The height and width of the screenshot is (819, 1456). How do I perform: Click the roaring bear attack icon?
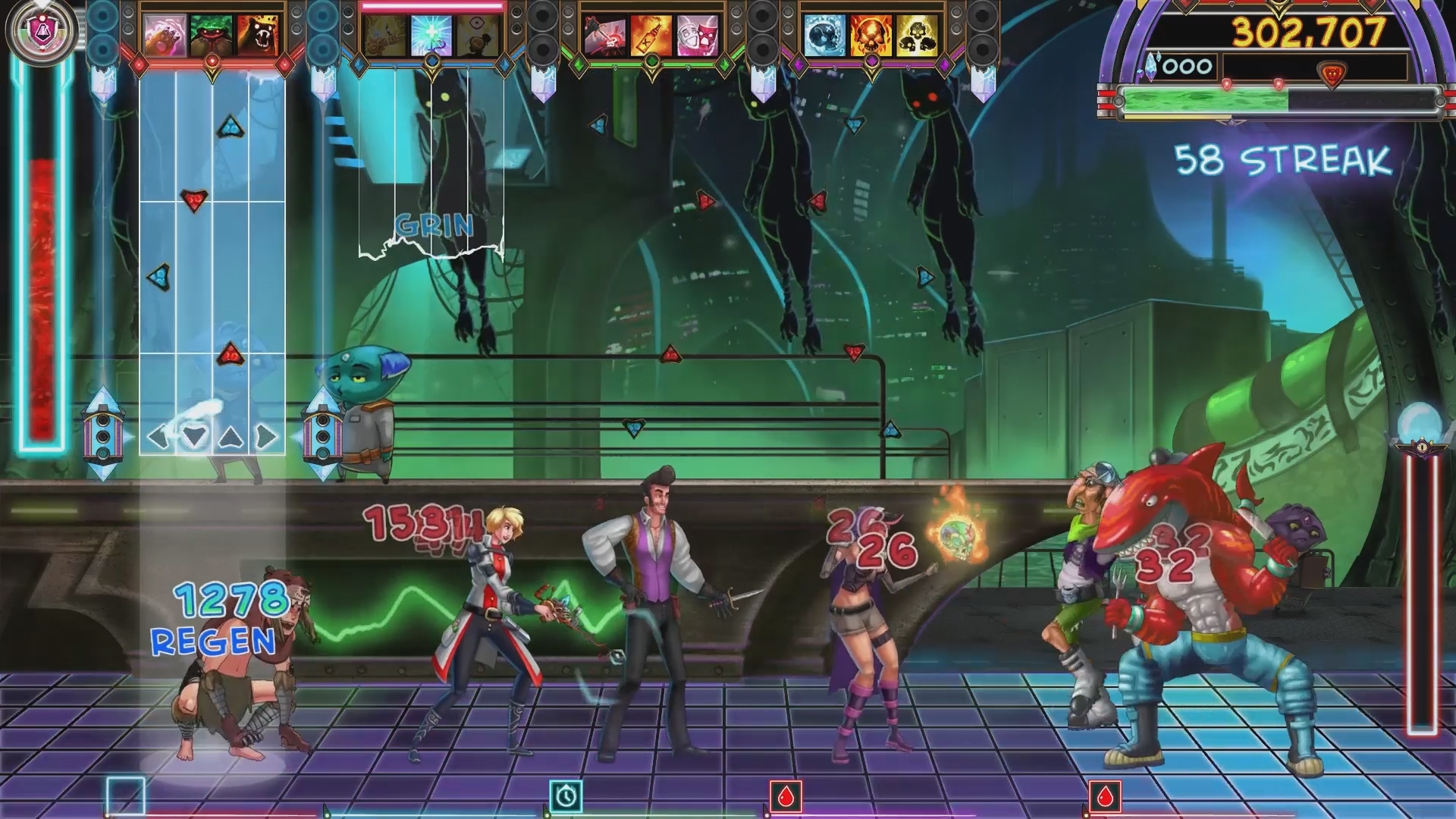pos(259,34)
